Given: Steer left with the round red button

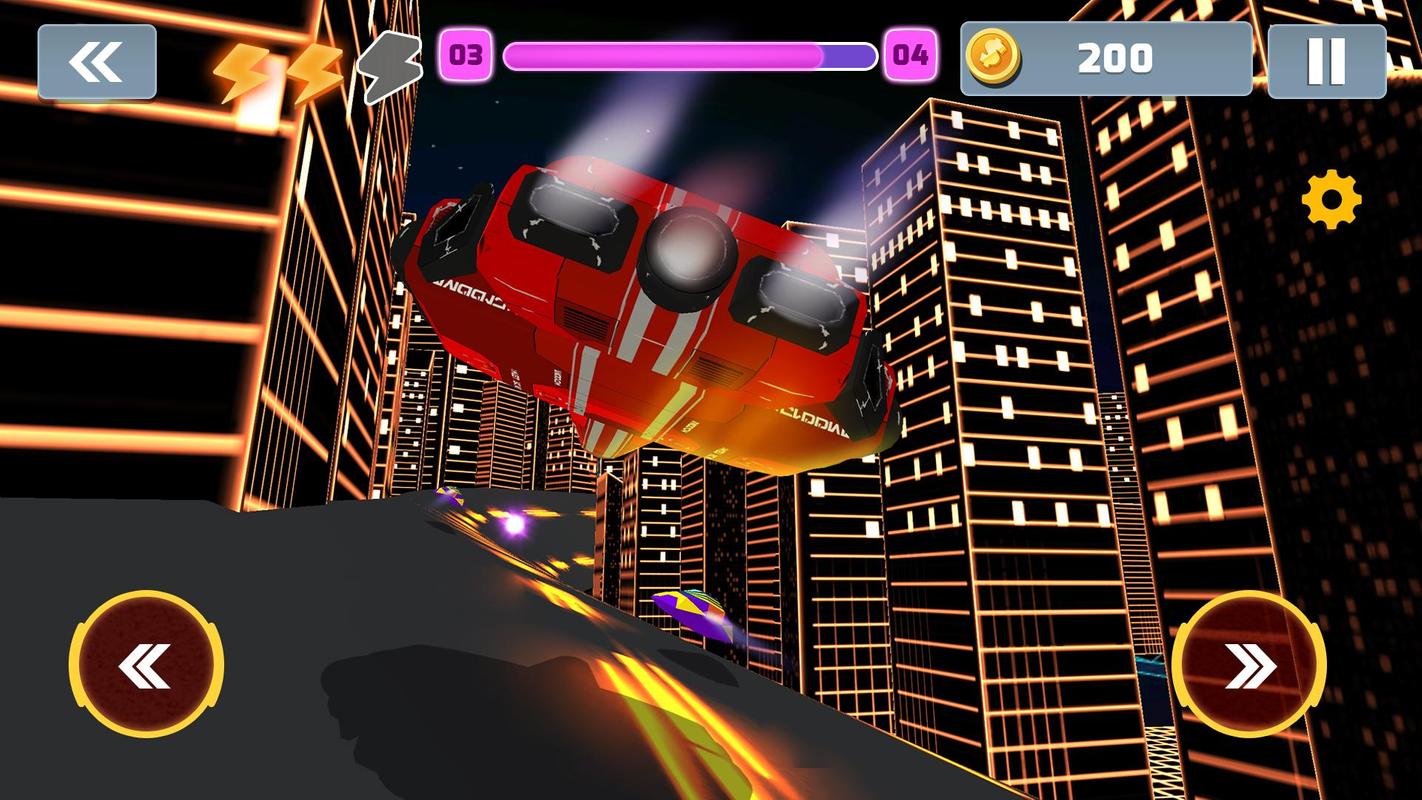Looking at the screenshot, I should [146, 665].
